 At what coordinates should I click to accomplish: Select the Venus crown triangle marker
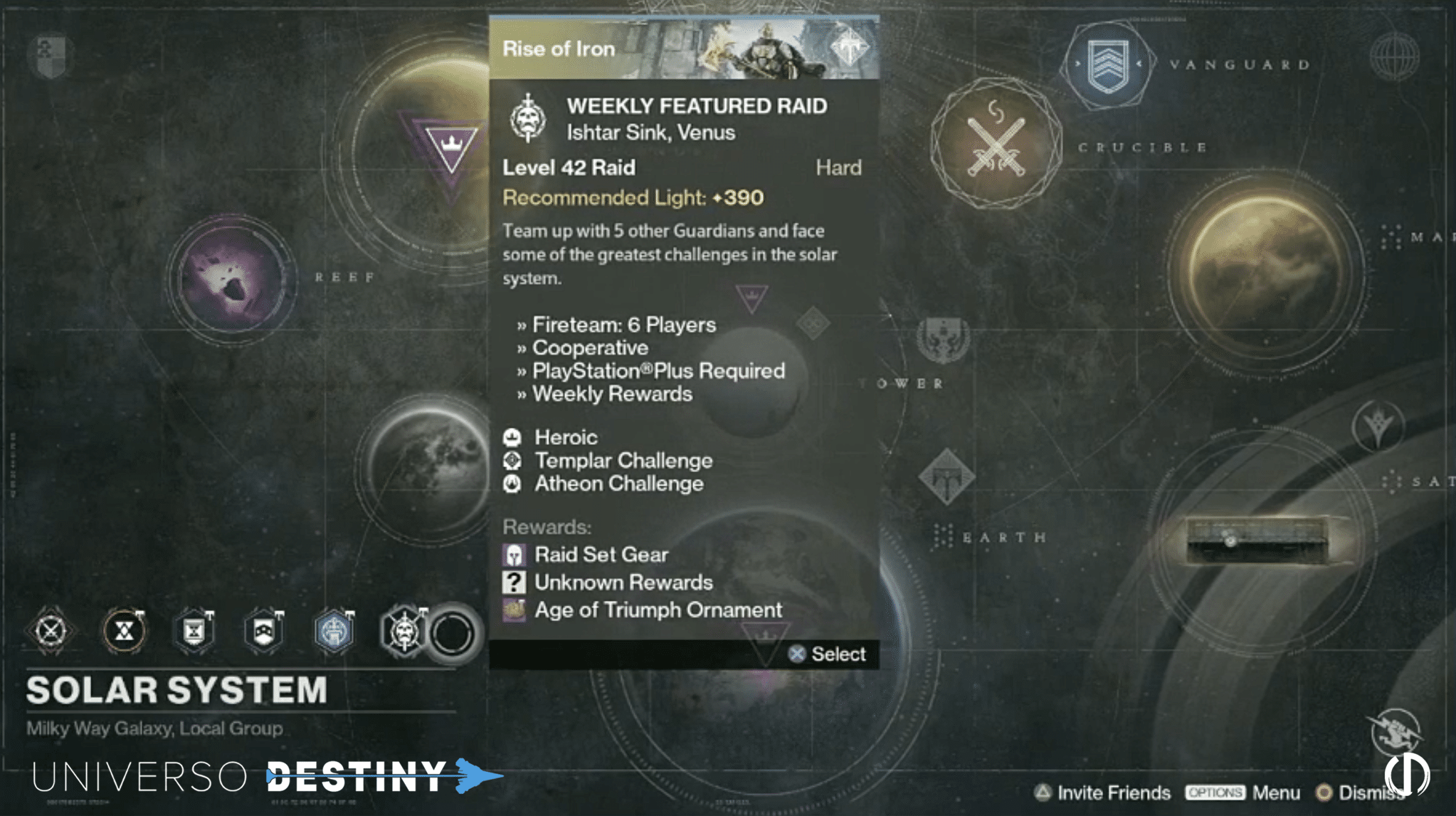450,146
